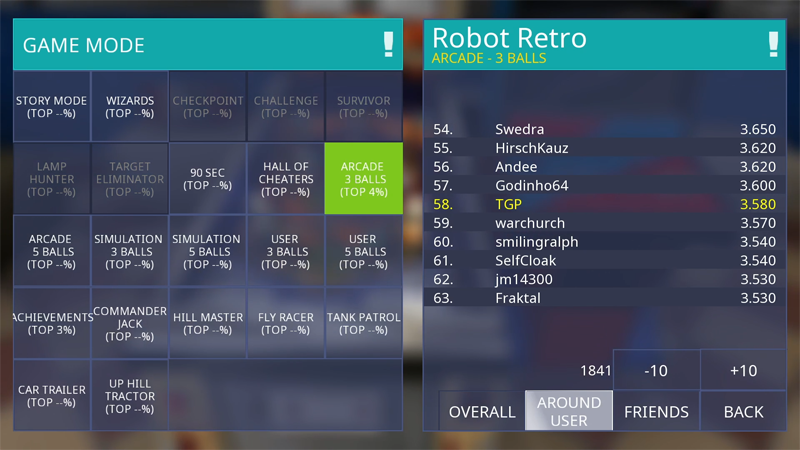Select Simulation 3 Balls mode
The height and width of the screenshot is (450, 800).
(130, 251)
